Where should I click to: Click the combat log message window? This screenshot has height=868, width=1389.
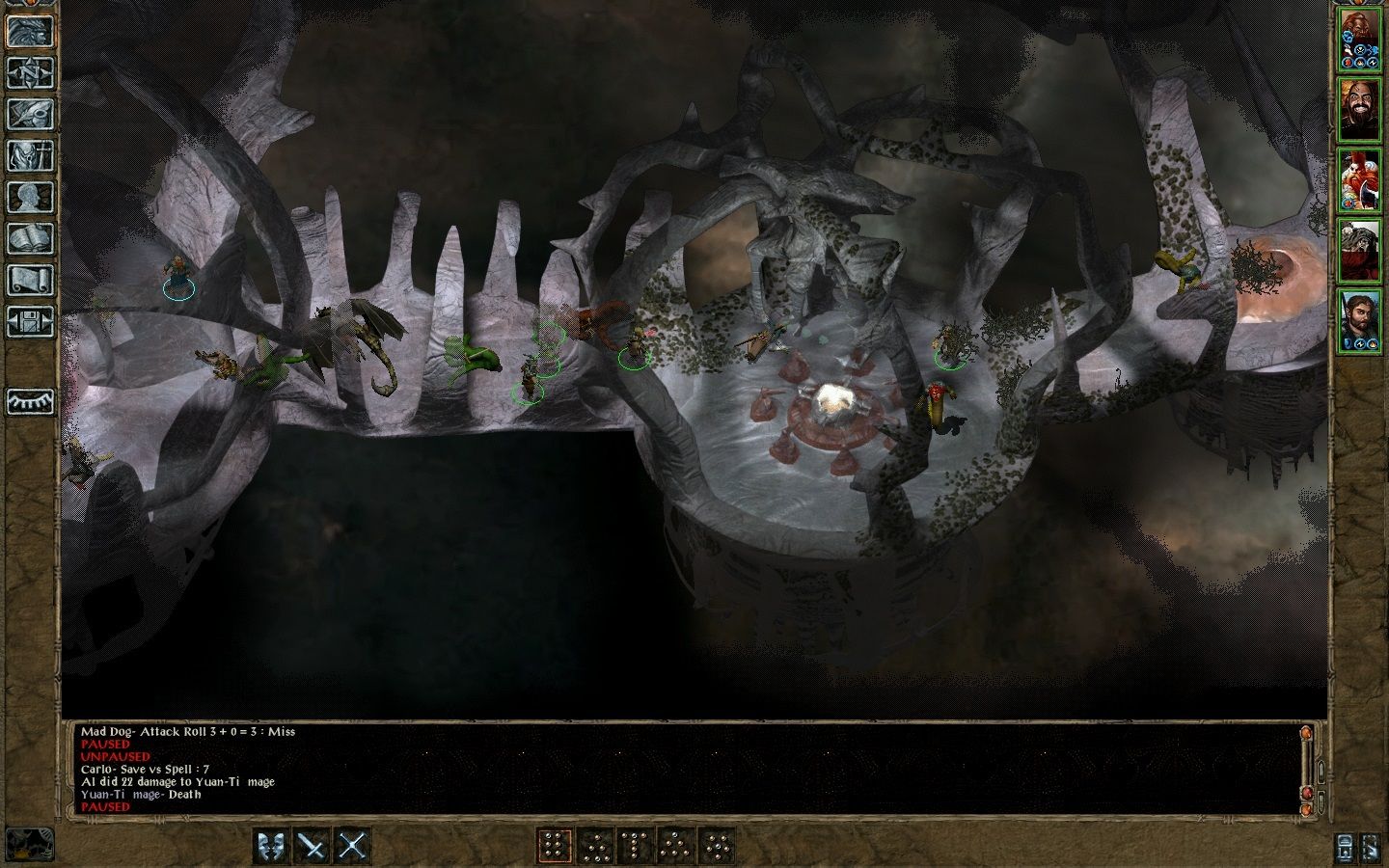675,769
